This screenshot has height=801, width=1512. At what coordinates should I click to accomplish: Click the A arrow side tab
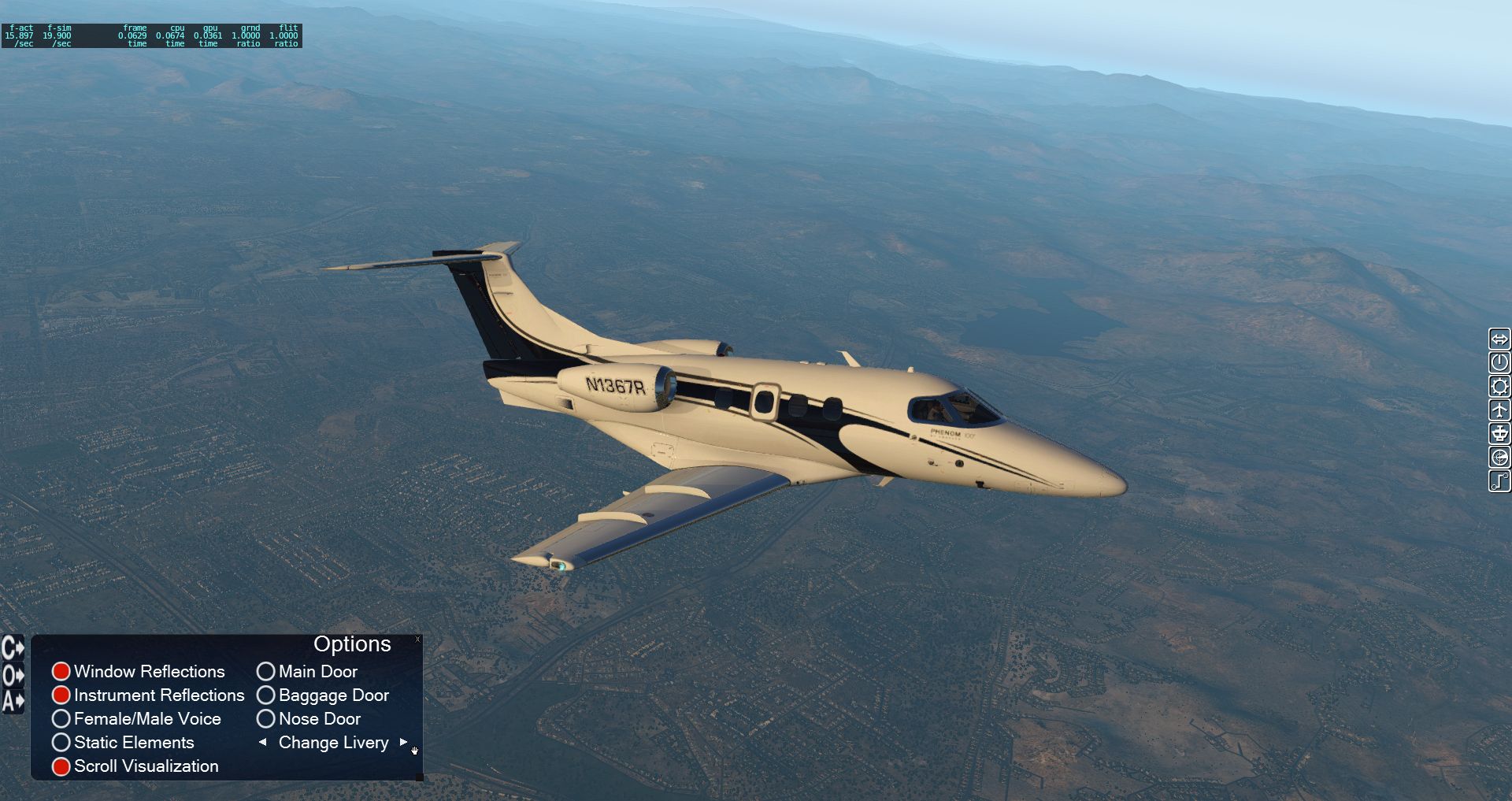point(13,701)
